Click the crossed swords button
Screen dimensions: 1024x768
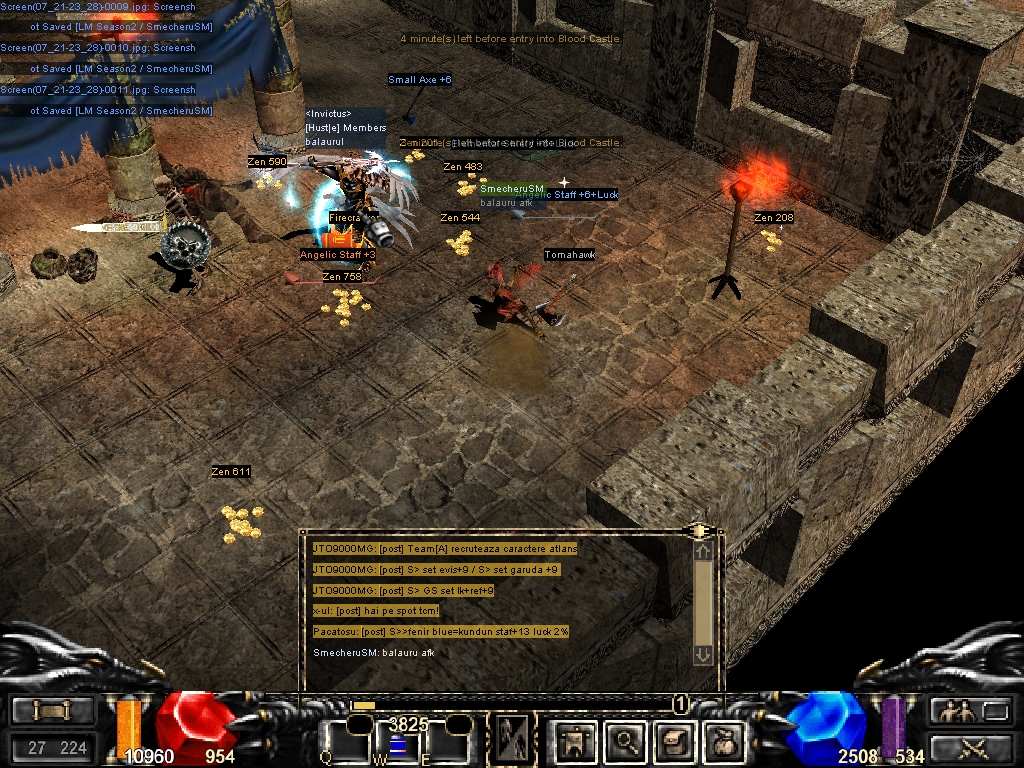(969, 747)
